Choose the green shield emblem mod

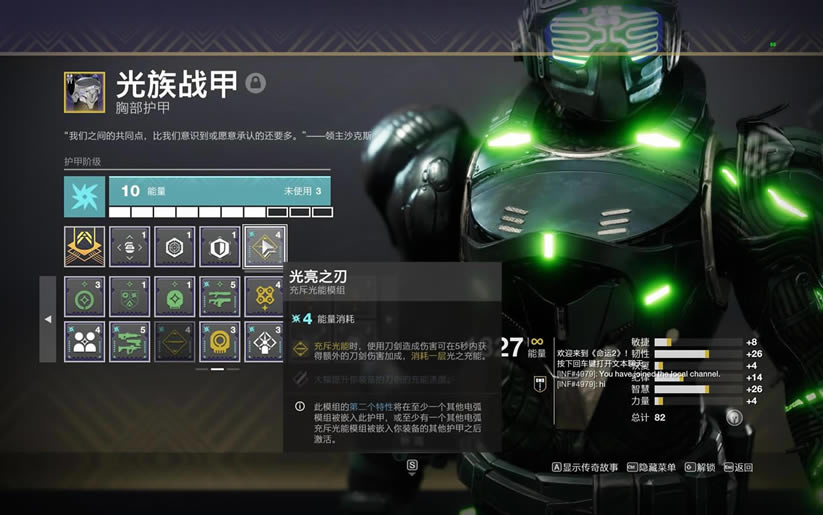point(129,297)
